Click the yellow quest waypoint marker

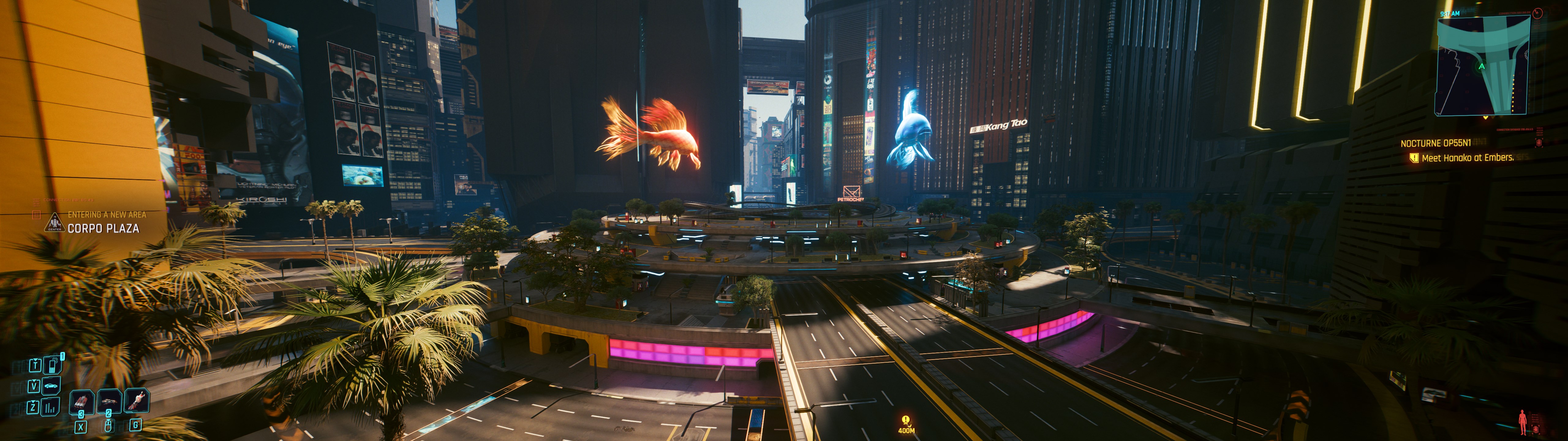tap(906, 420)
